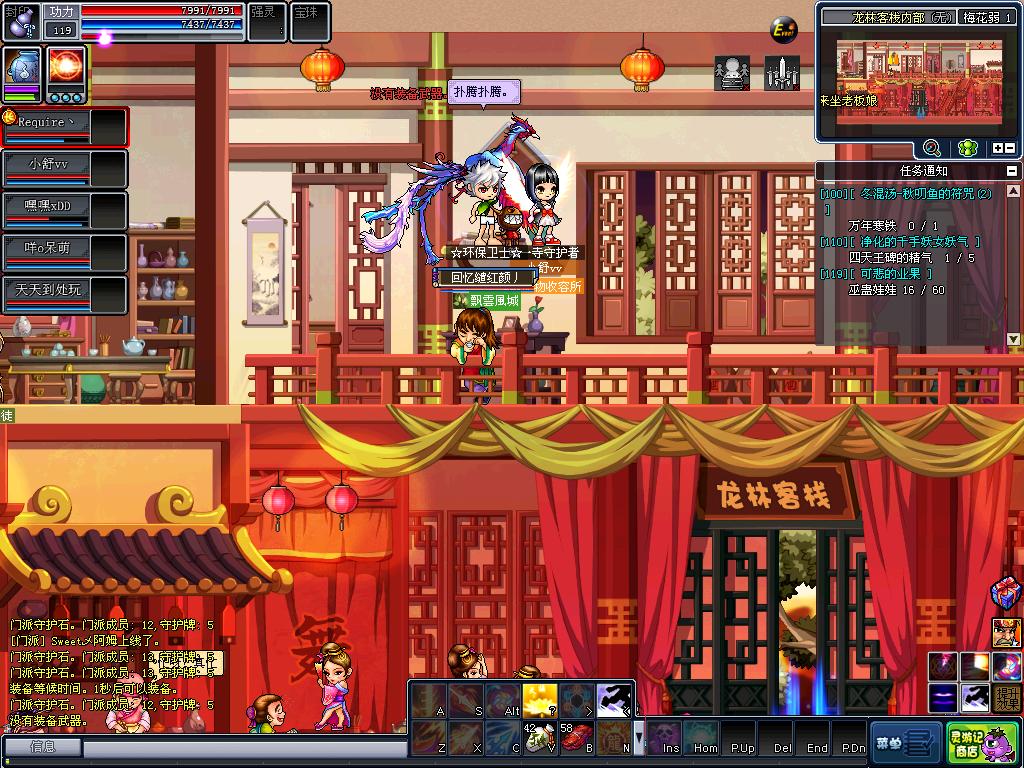Activate the skull skill on Ins
1024x768 pixels.
point(664,738)
